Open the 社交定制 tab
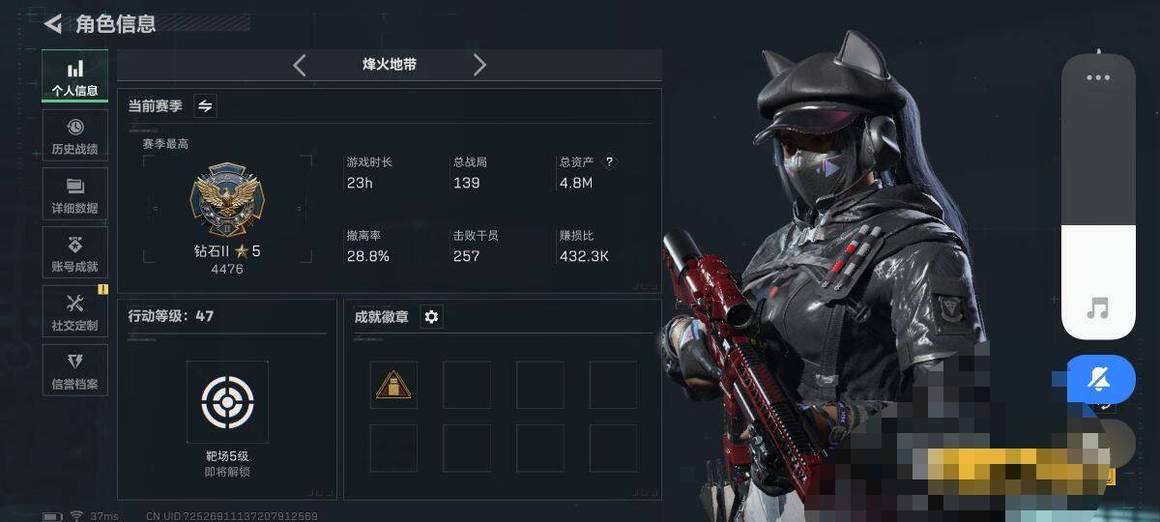The image size is (1160, 522). point(75,312)
